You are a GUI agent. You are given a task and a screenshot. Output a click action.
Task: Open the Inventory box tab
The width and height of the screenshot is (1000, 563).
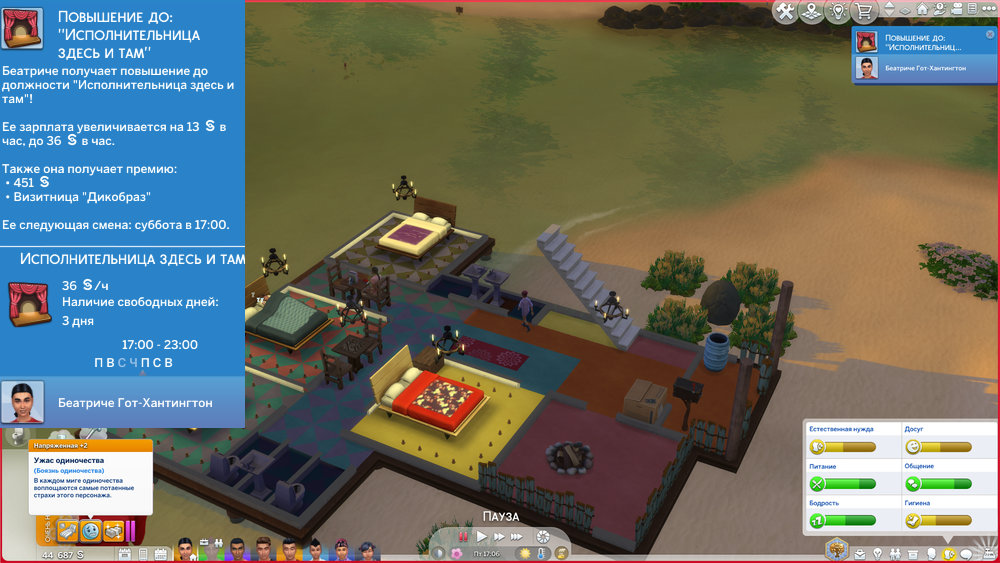coord(914,554)
